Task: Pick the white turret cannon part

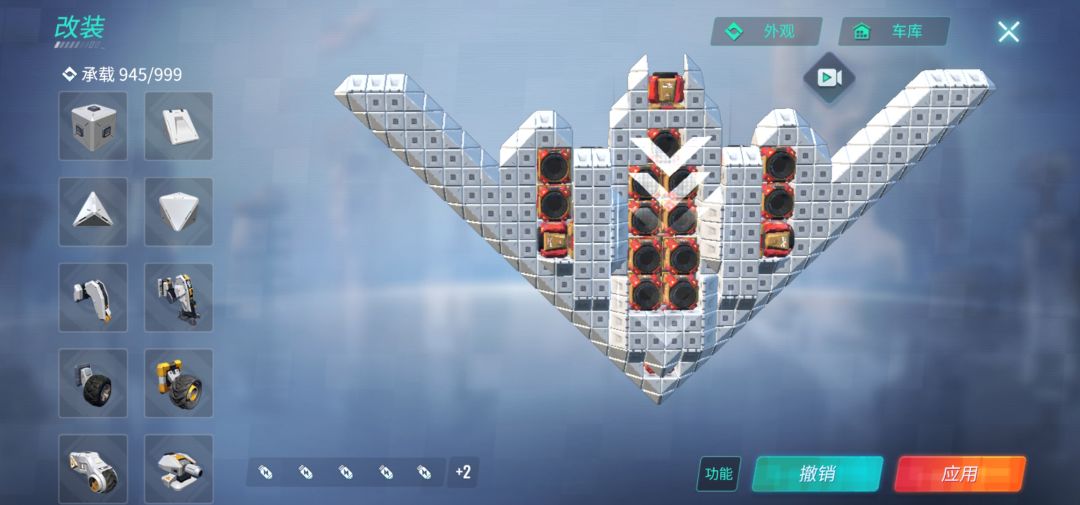Action: click(179, 467)
